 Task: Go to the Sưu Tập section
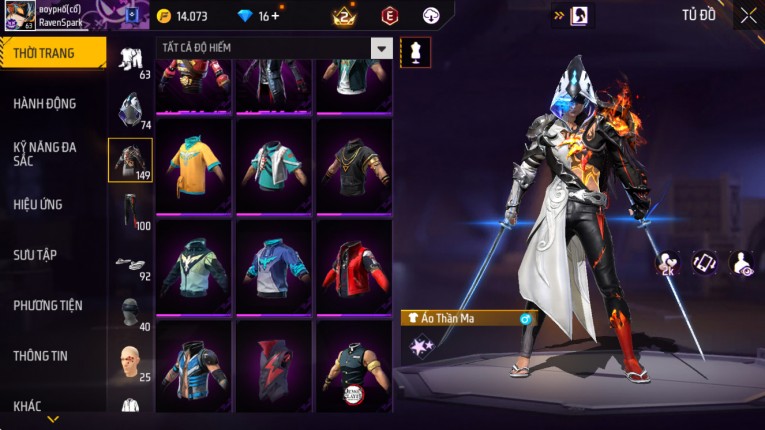(35, 255)
